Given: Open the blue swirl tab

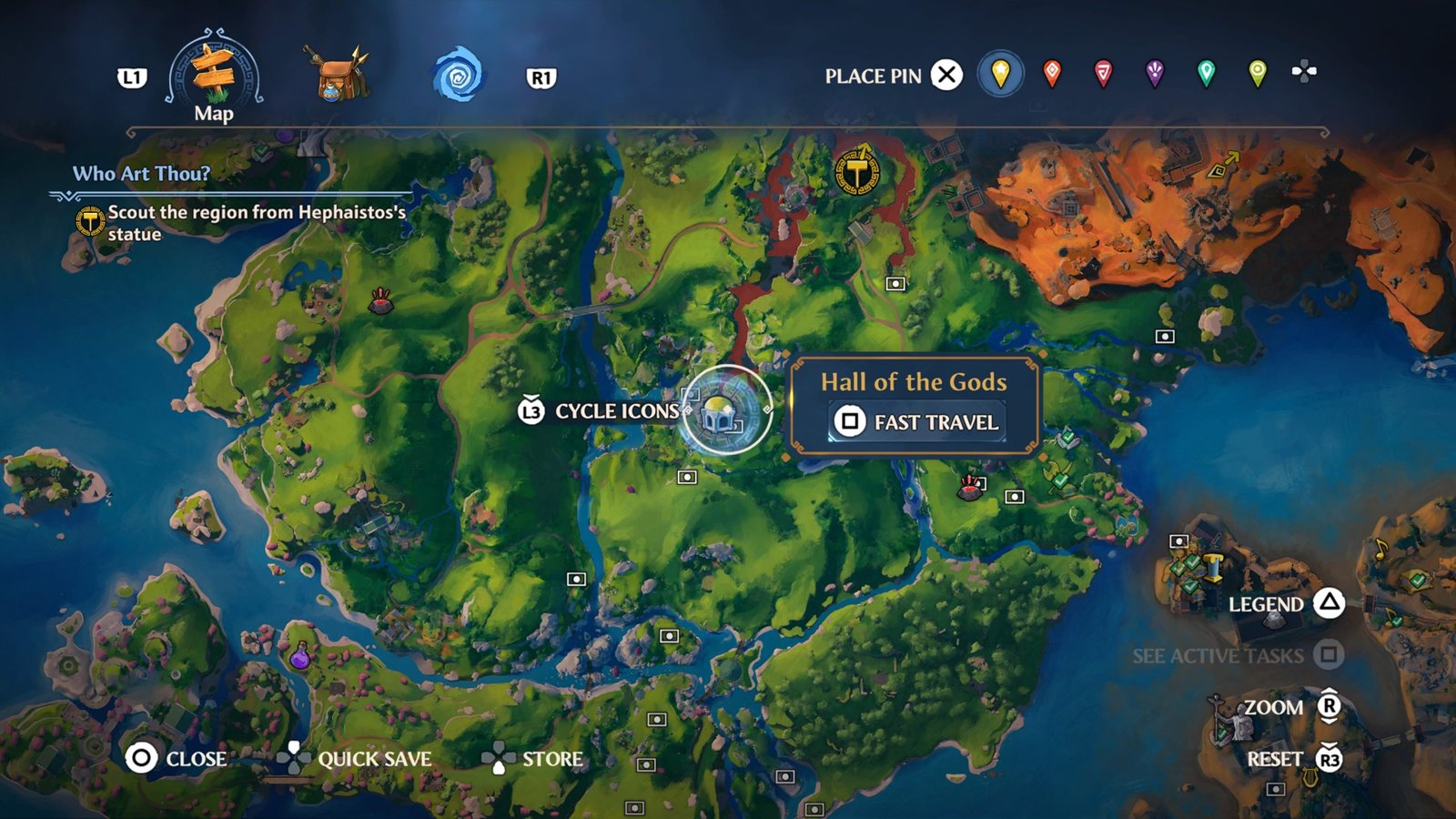Looking at the screenshot, I should pos(458,76).
